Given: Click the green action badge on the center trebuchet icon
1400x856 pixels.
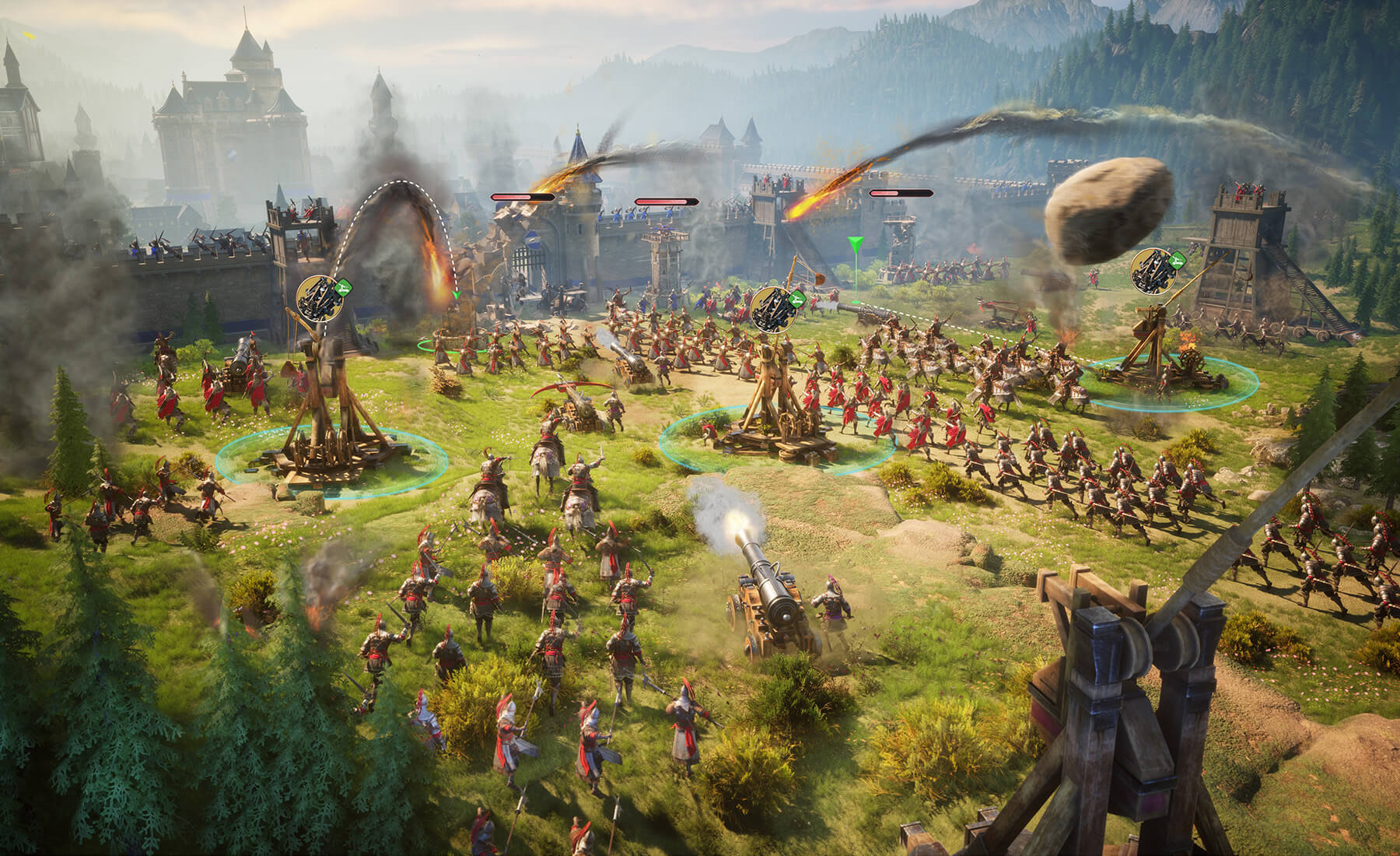Looking at the screenshot, I should [x=798, y=300].
